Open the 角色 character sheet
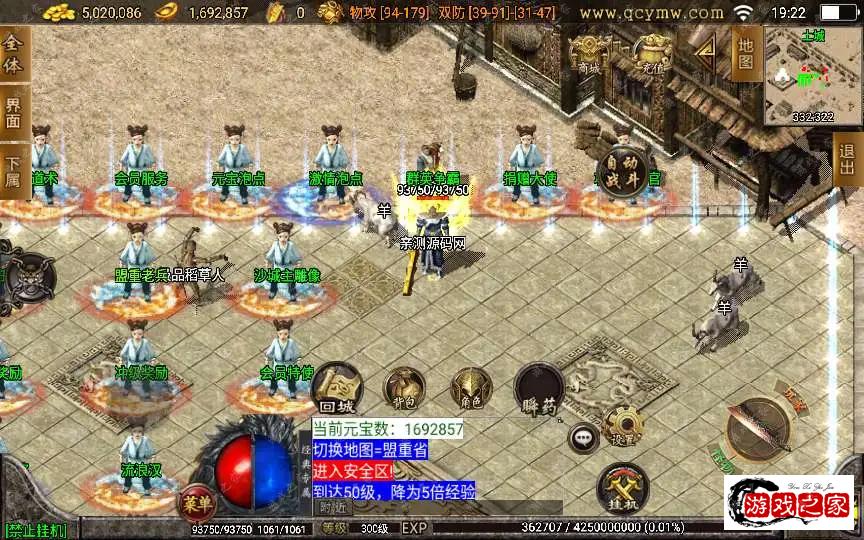This screenshot has width=864, height=540. (469, 387)
